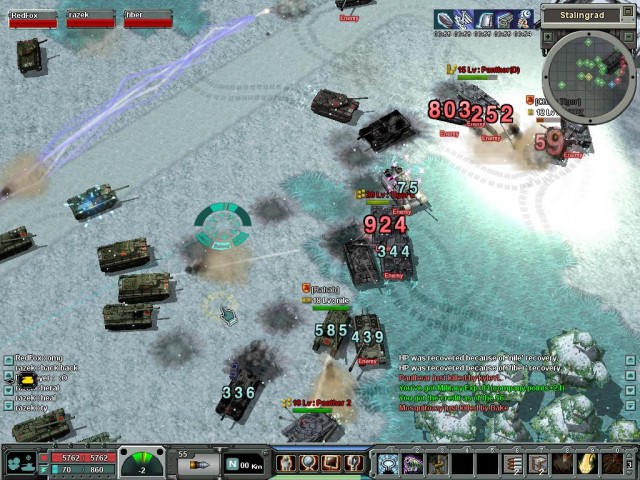Screen dimensions: 640x480
Task: Use the purple skill icon in the hotbar
Action: (412, 463)
